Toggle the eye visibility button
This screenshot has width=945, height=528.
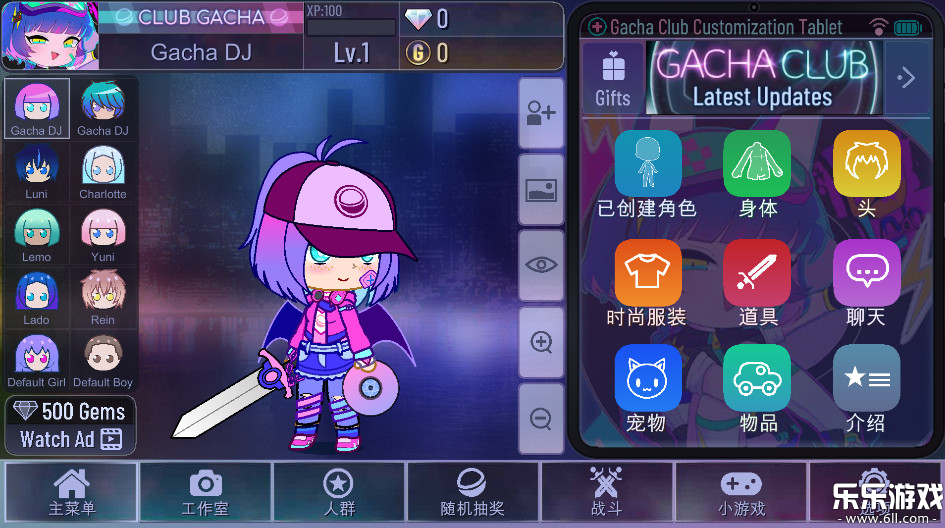point(541,265)
